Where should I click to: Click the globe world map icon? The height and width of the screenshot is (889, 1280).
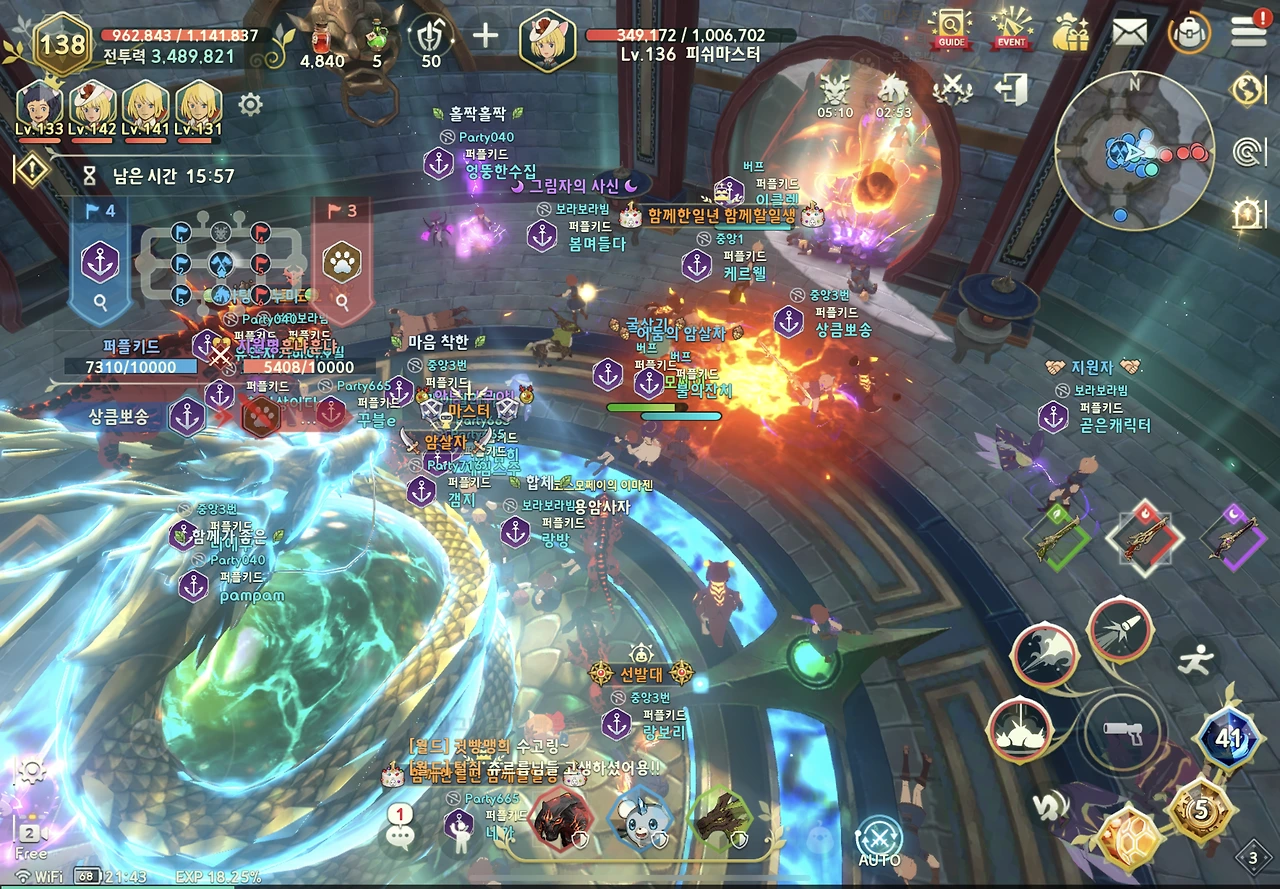pyautogui.click(x=1248, y=90)
